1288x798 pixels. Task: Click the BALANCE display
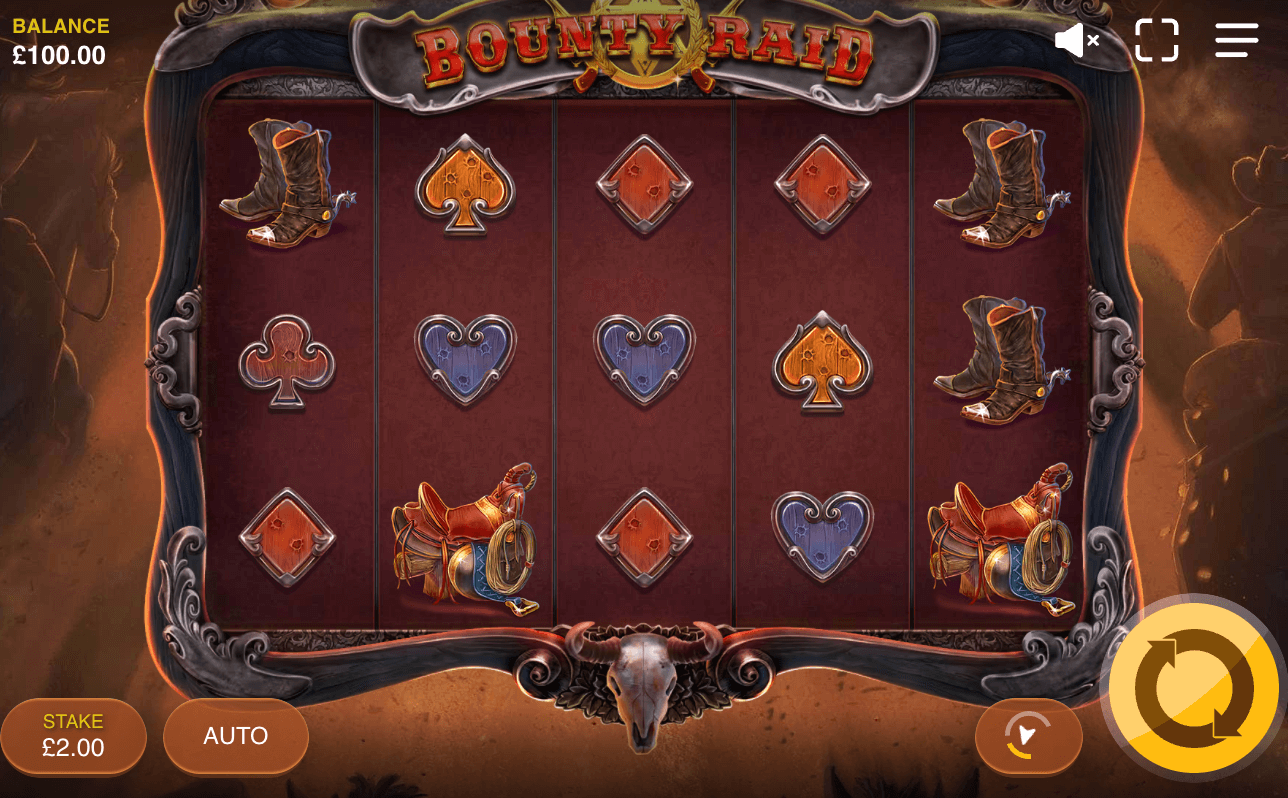point(60,40)
